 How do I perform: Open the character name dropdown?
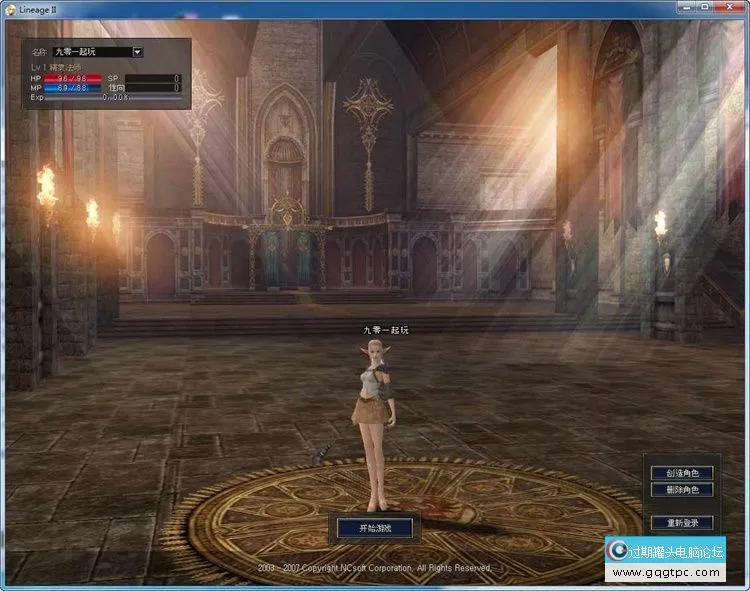tap(137, 51)
